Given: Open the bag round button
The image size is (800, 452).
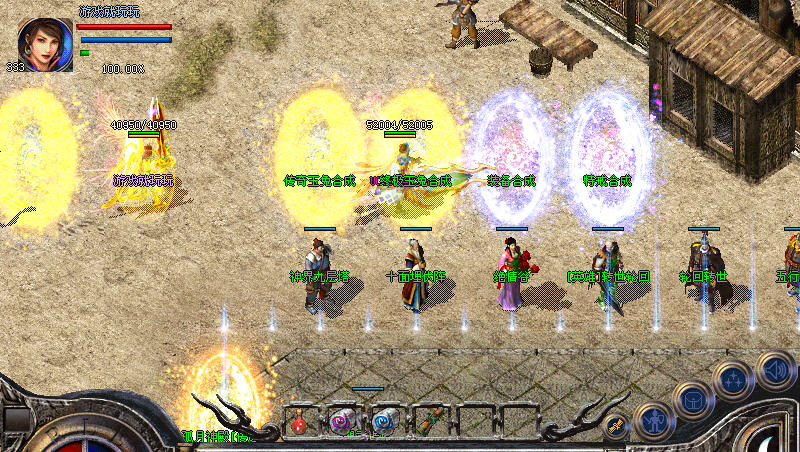Looking at the screenshot, I should [692, 400].
